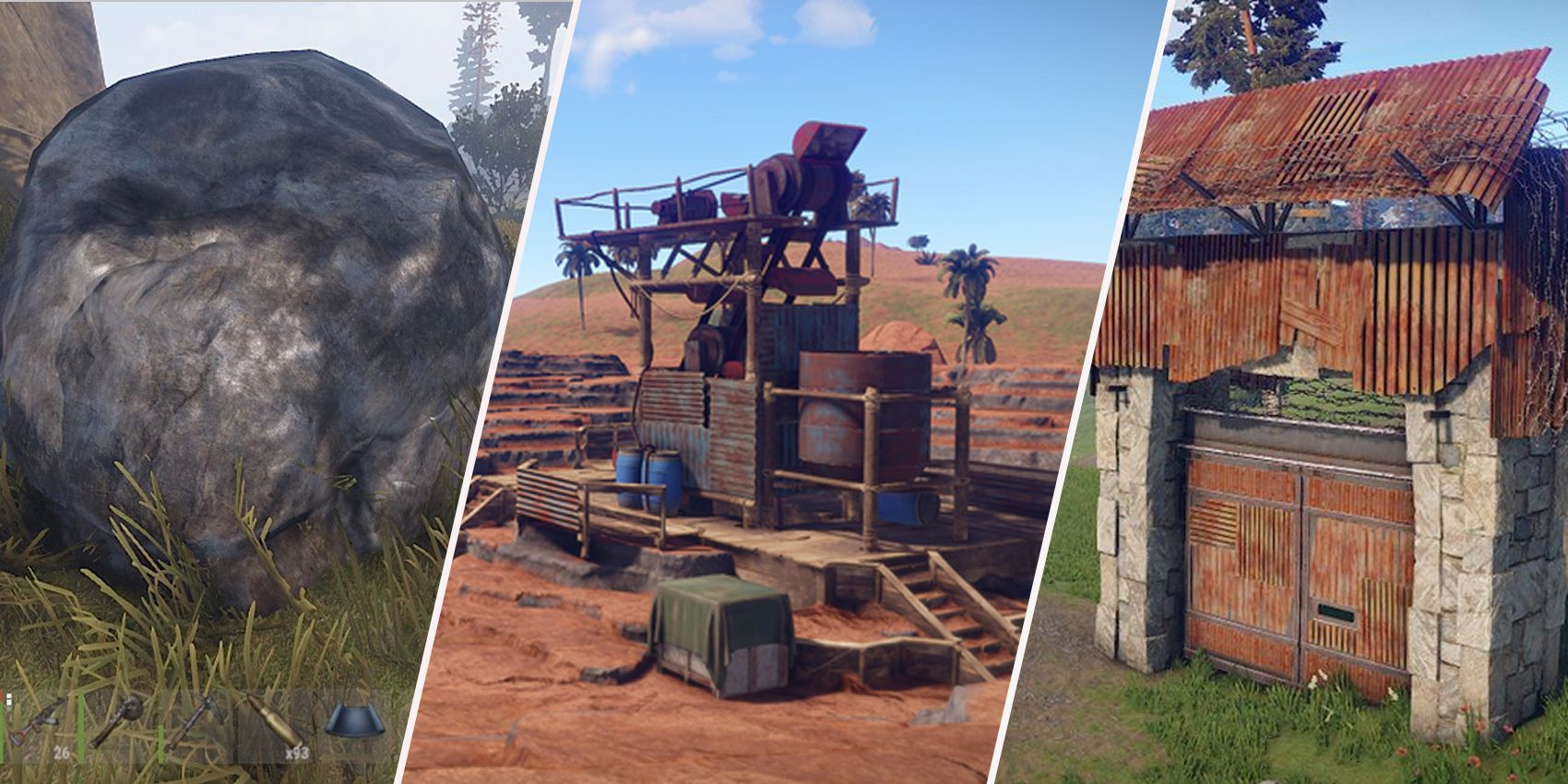Select the bucket helmet in the last hotbar slot
The width and height of the screenshot is (1568, 784).
354,720
